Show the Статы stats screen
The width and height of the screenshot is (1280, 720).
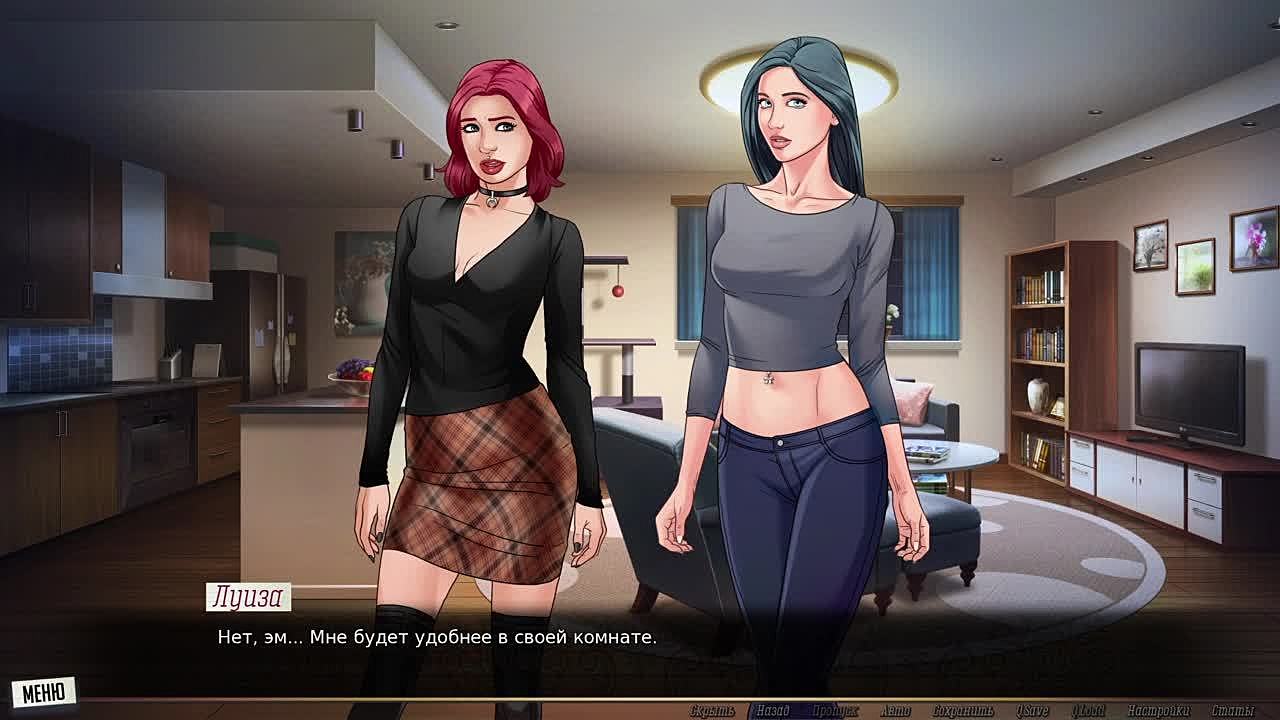(x=1231, y=711)
